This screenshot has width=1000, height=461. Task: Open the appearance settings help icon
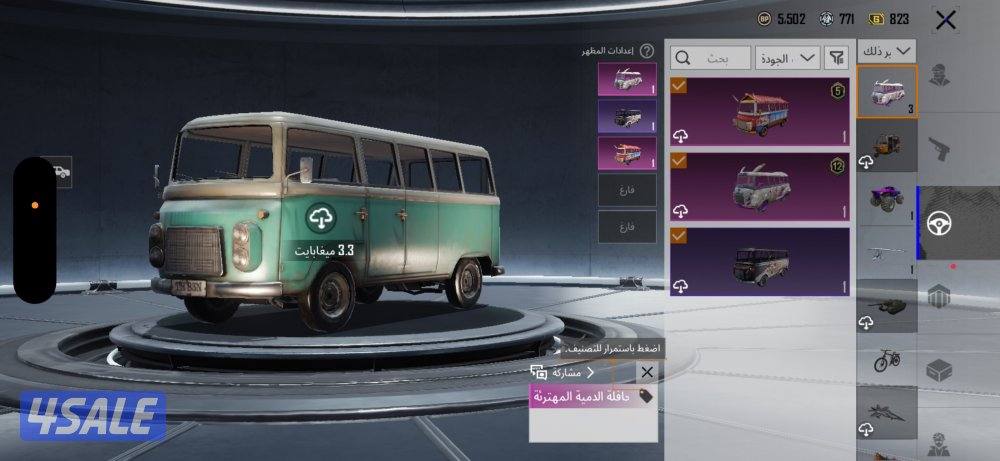coord(647,50)
